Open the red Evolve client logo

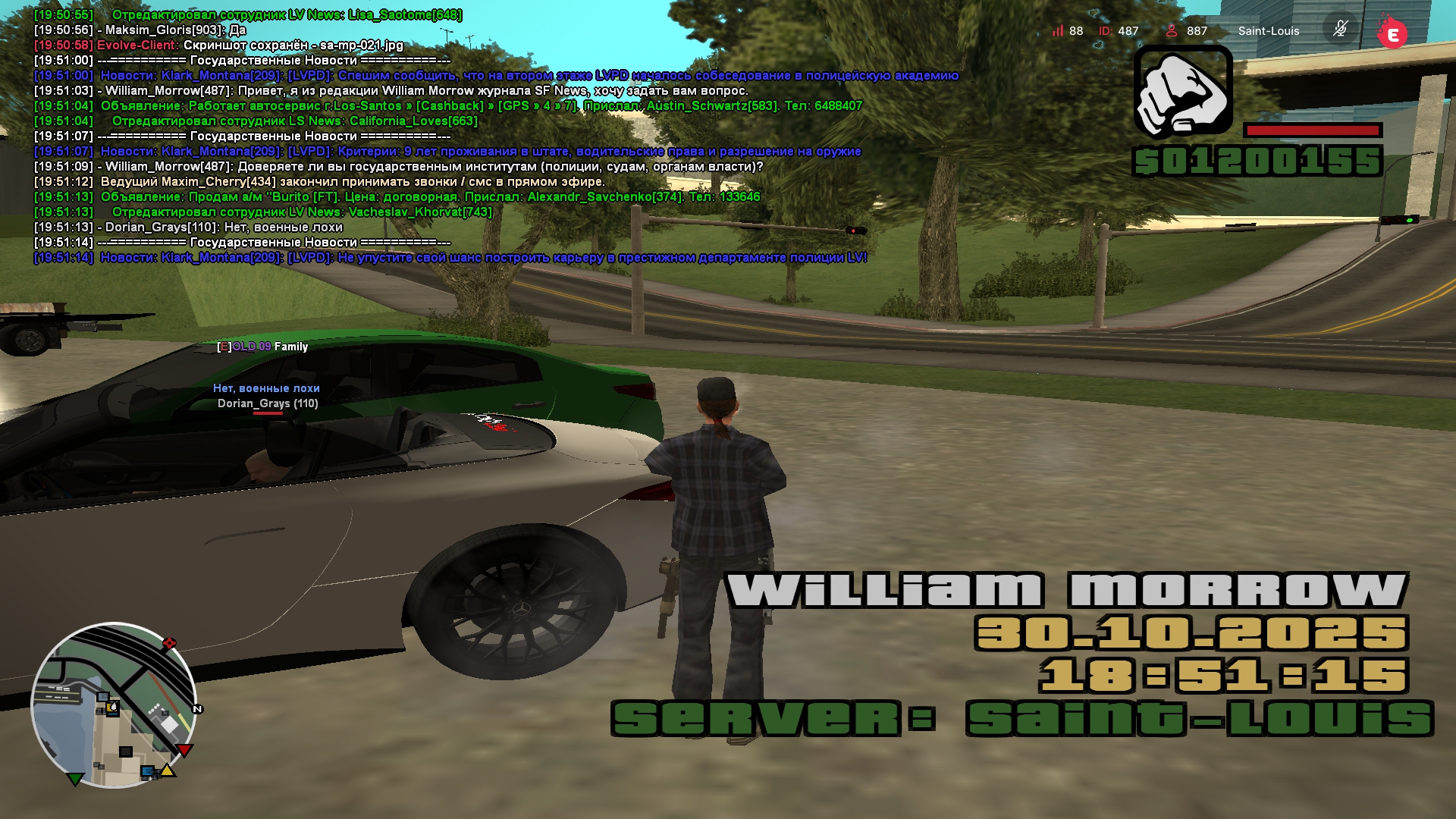pos(1392,33)
